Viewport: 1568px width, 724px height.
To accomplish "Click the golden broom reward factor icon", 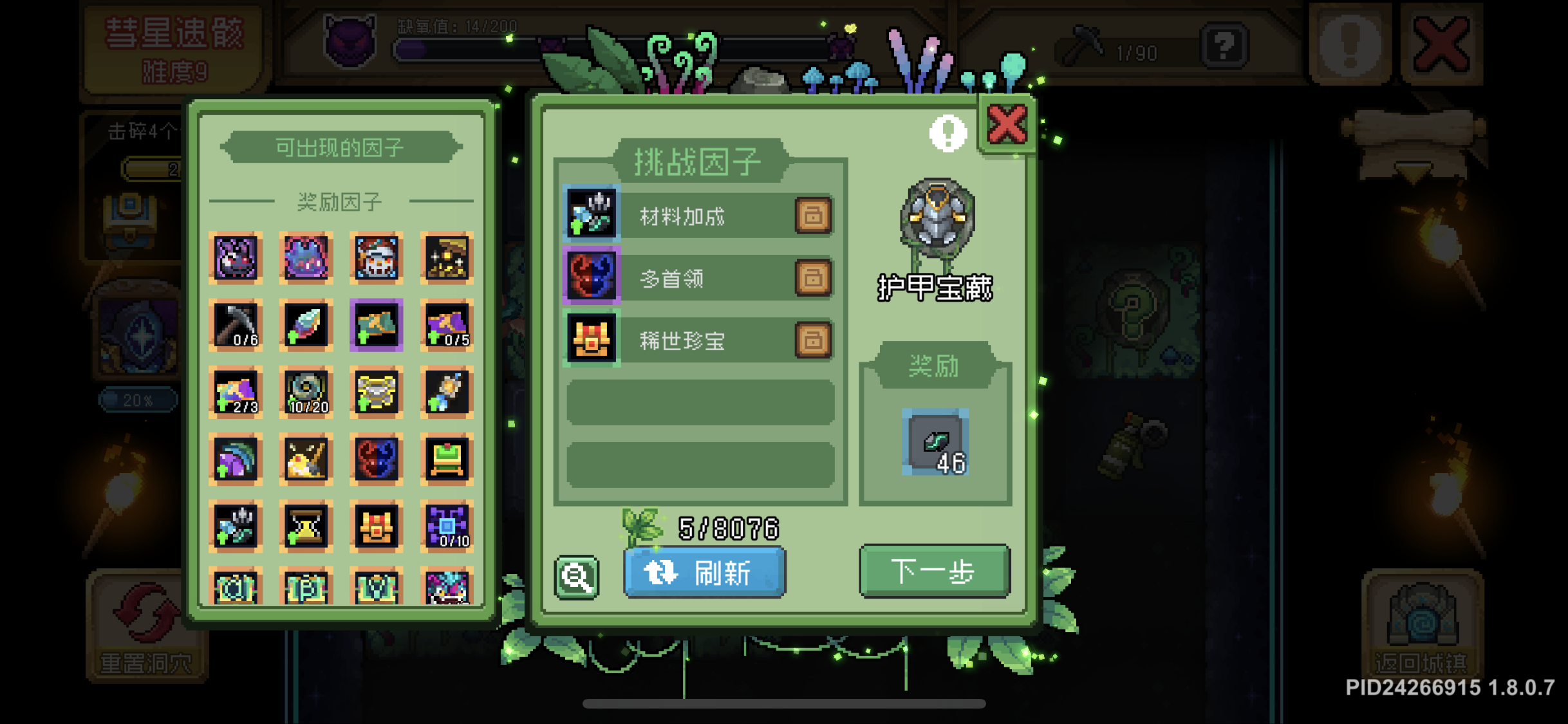I will point(306,458).
